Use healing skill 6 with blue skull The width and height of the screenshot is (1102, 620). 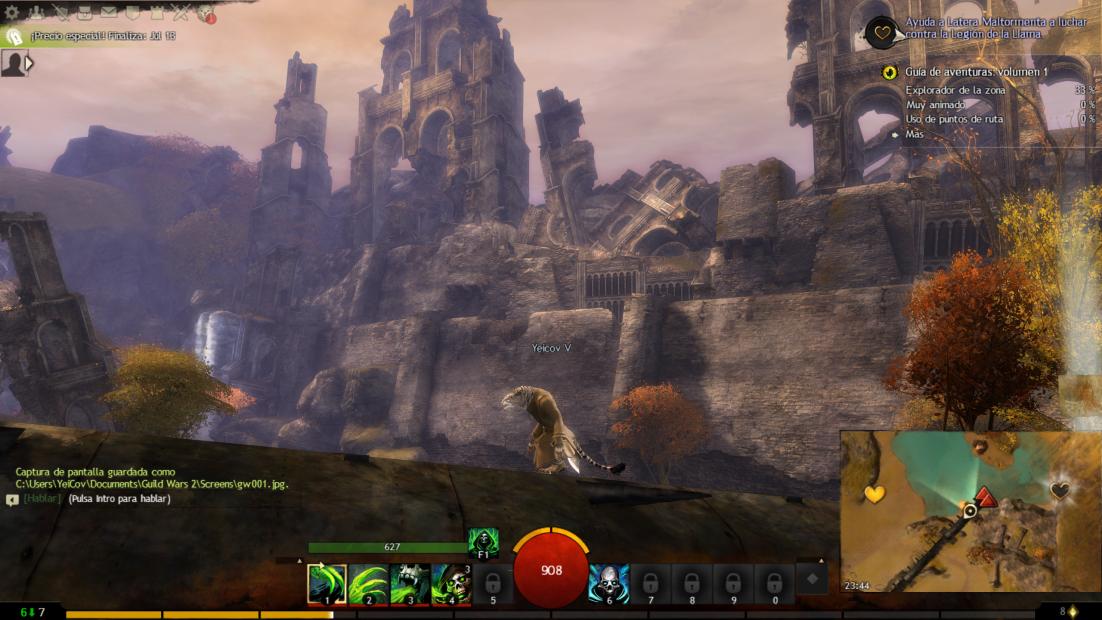(x=608, y=584)
